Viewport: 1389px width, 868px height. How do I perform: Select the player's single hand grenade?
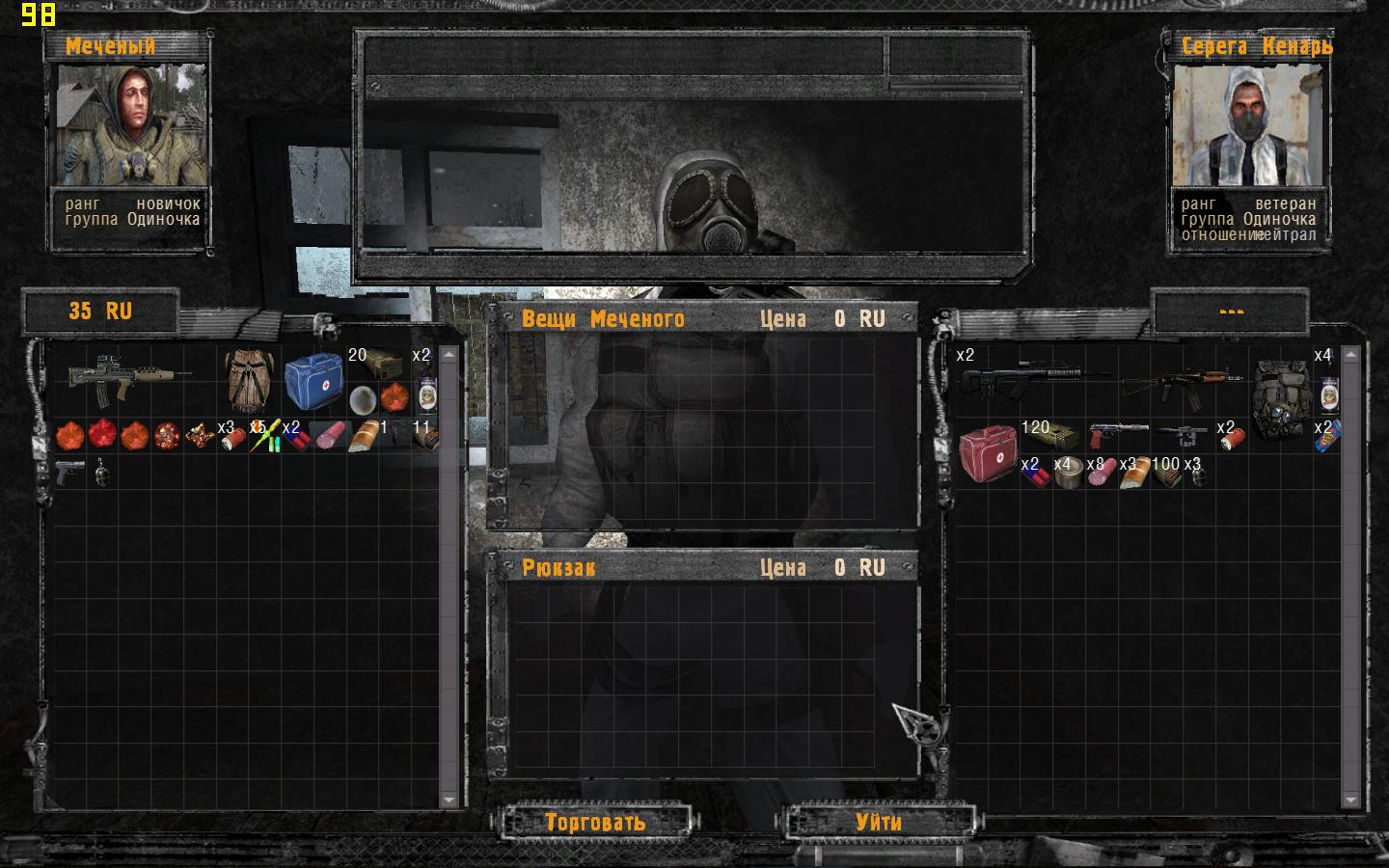point(102,472)
